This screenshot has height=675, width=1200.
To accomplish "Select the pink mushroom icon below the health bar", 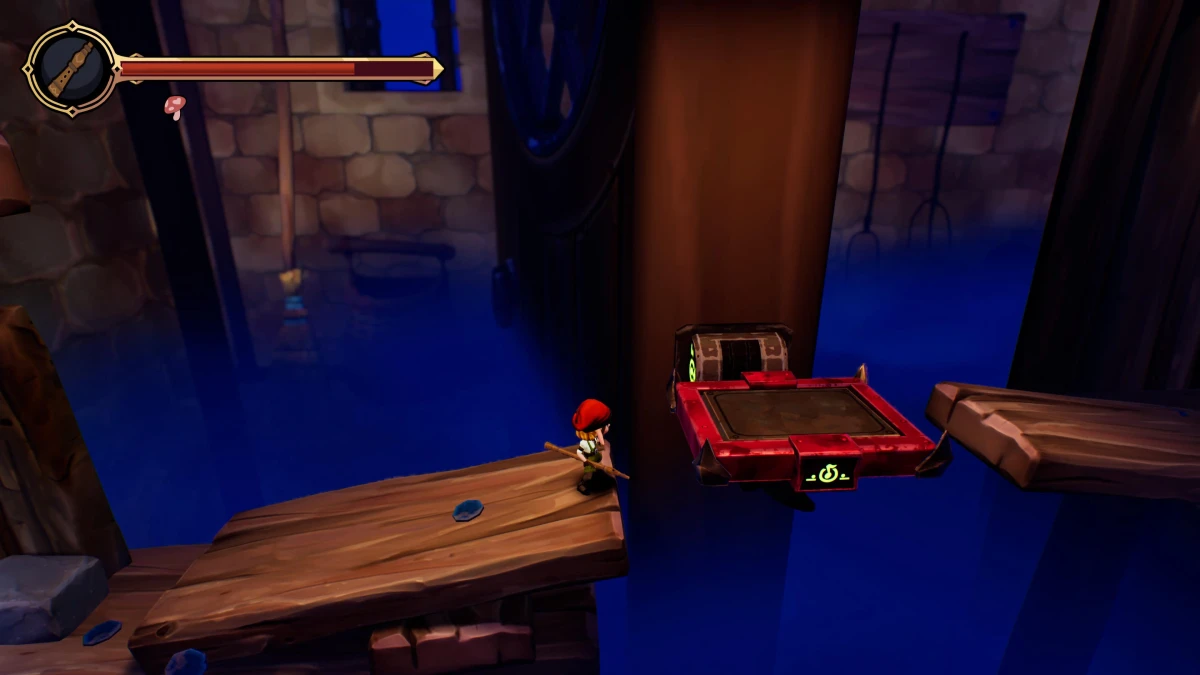I will (175, 106).
